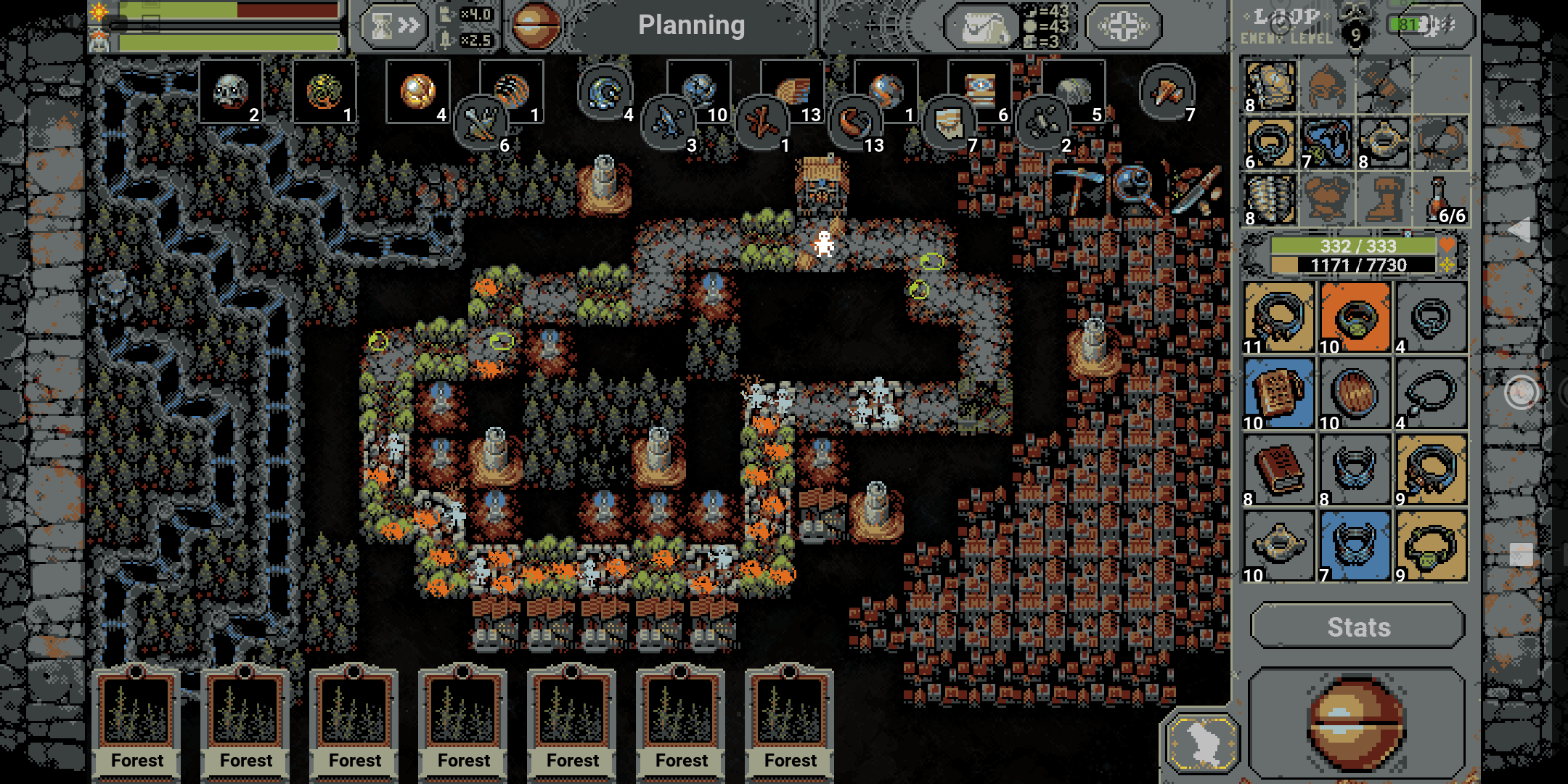This screenshot has width=1568, height=784.
Task: Click the treasure chest resource icon
Action: pos(980,89)
